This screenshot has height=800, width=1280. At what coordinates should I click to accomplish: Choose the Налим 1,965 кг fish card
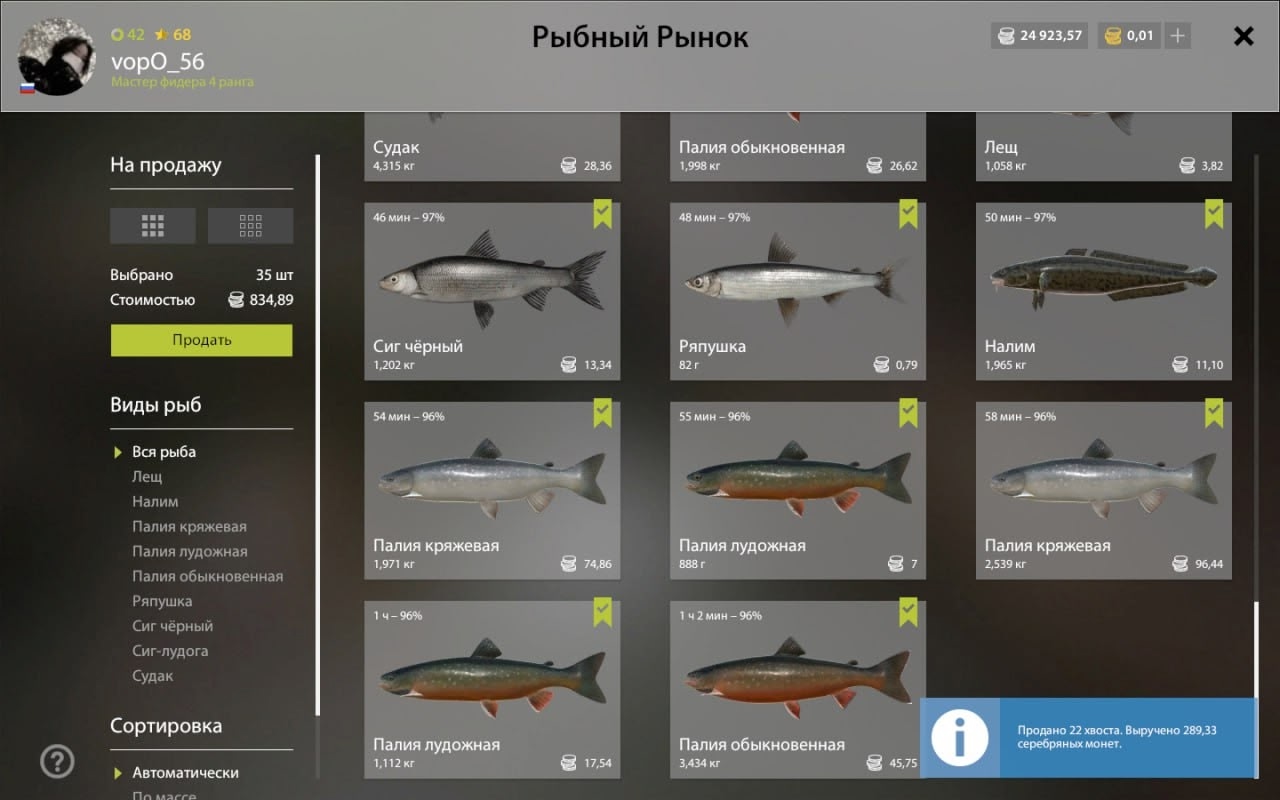(1103, 291)
